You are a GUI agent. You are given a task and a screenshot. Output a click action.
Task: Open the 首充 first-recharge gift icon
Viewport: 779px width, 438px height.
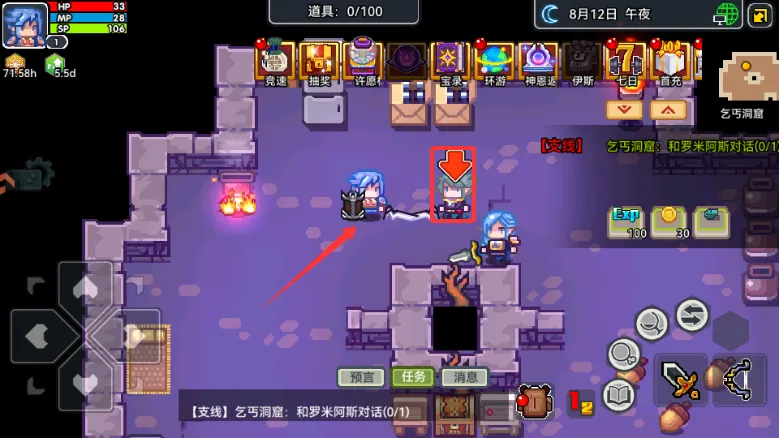[x=670, y=62]
